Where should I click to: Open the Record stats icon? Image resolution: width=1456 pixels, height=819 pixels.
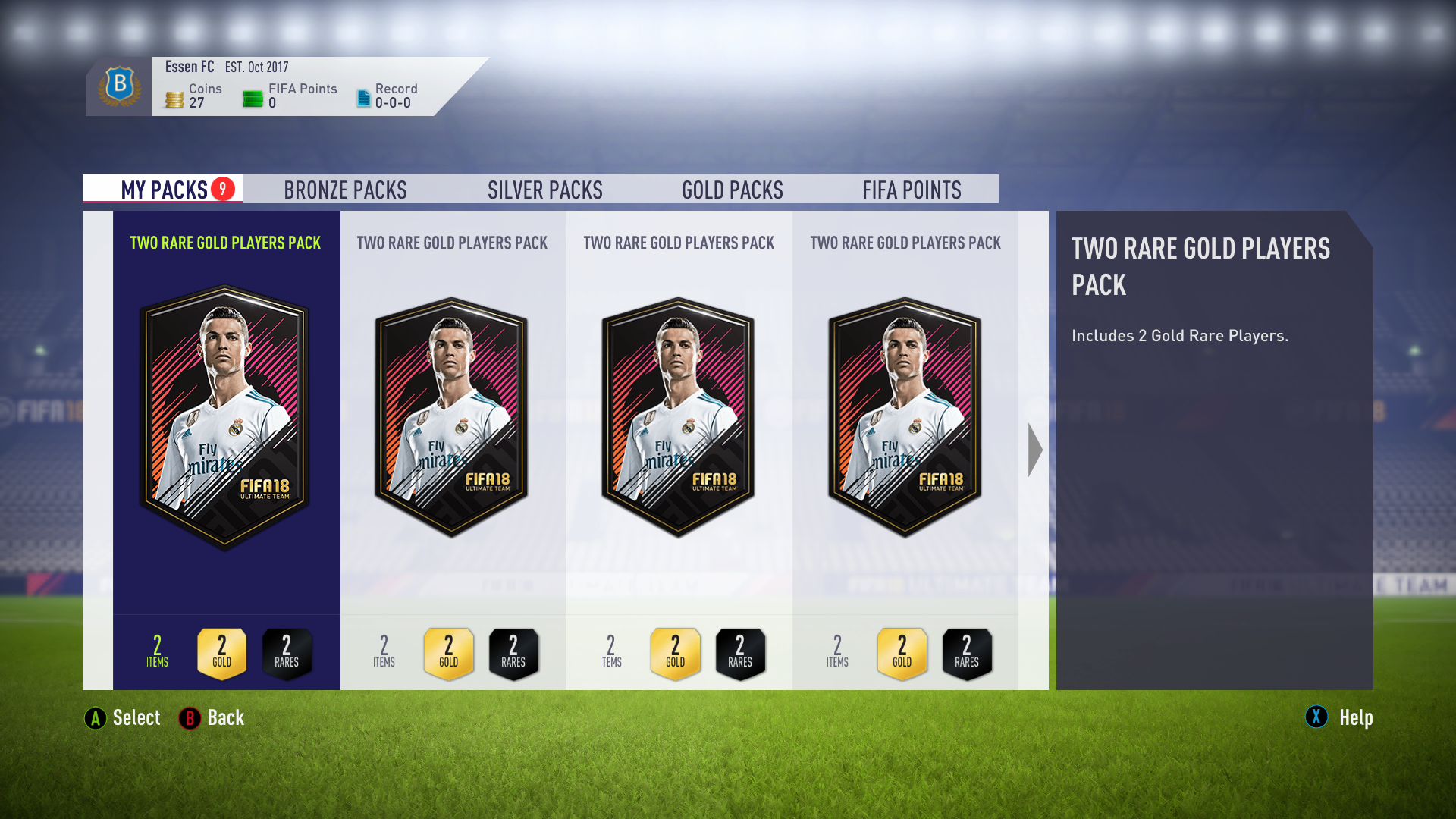point(362,96)
